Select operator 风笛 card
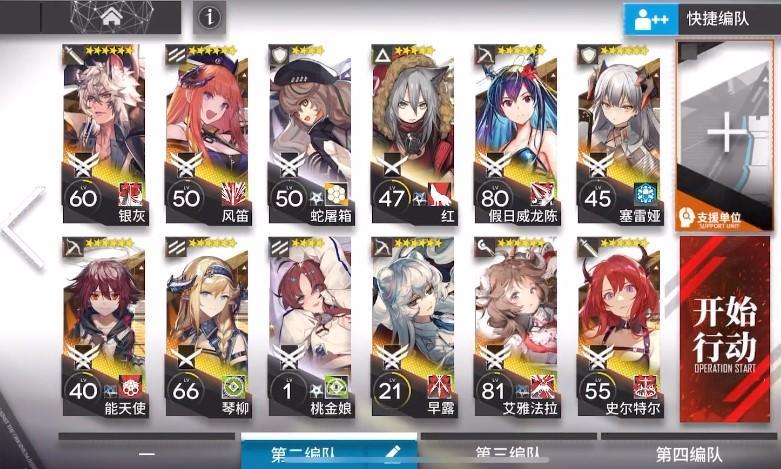 206,133
